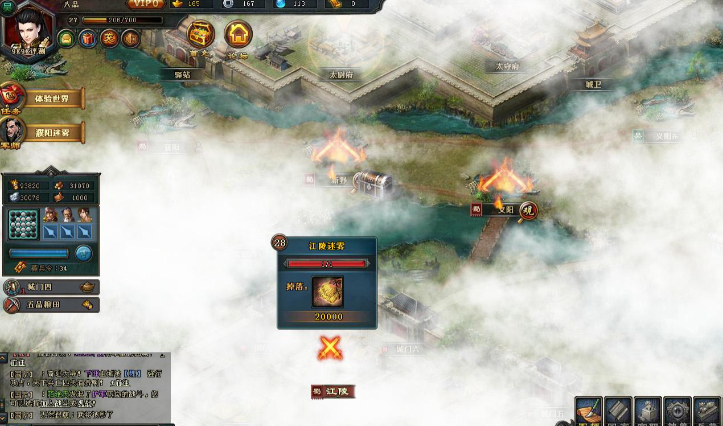
Task: Select the 濮阳迷雾 entry
Action: click(x=47, y=132)
